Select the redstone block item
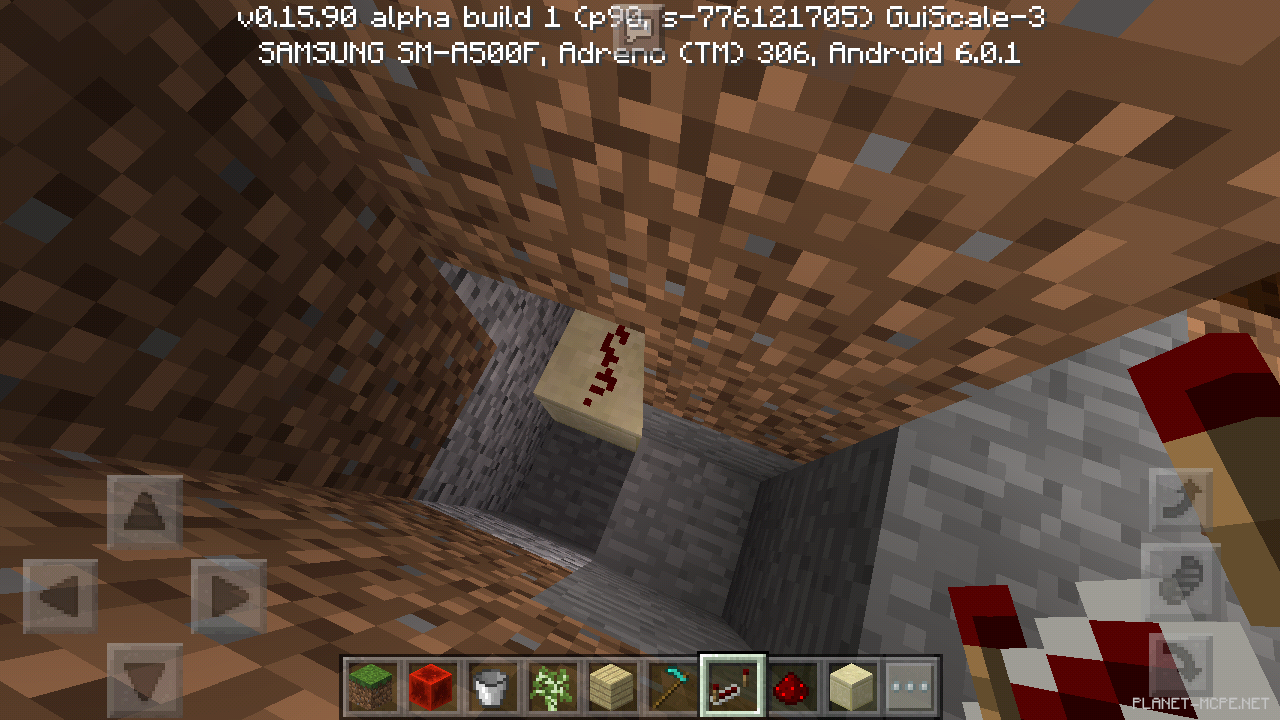Image resolution: width=1280 pixels, height=720 pixels. tap(430, 687)
